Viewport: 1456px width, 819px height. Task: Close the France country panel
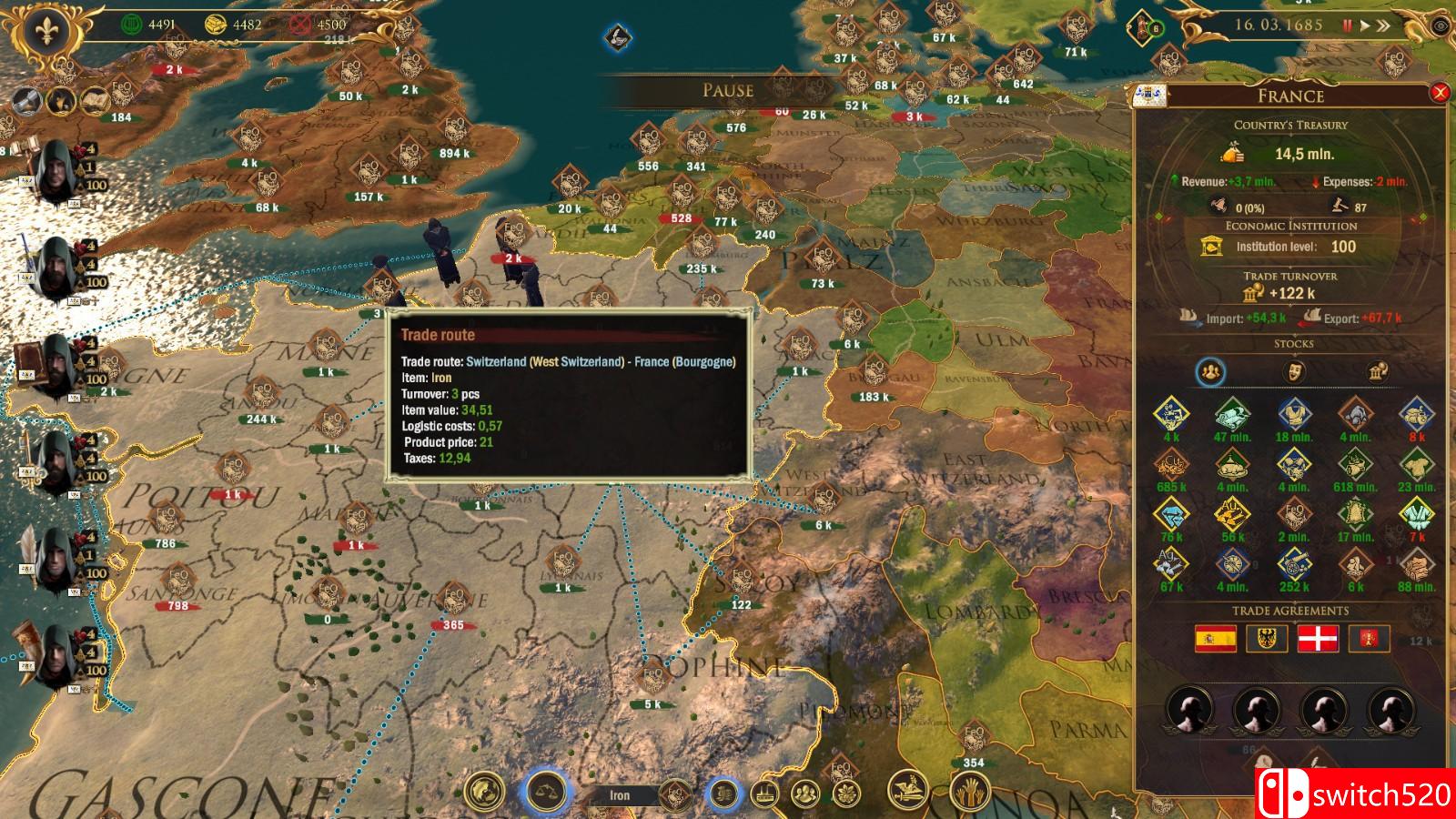(1440, 93)
